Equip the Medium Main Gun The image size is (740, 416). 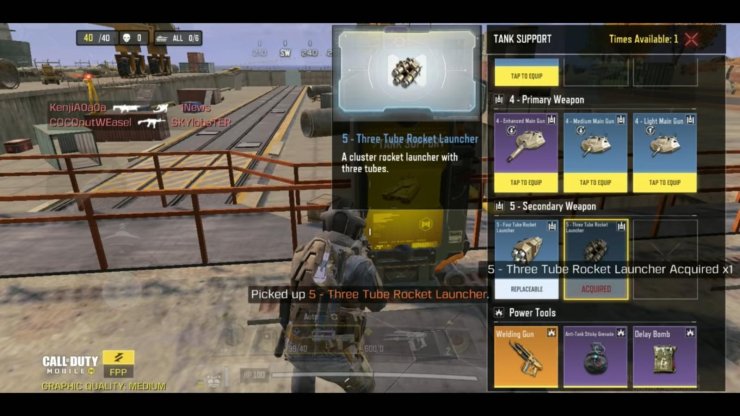595,182
